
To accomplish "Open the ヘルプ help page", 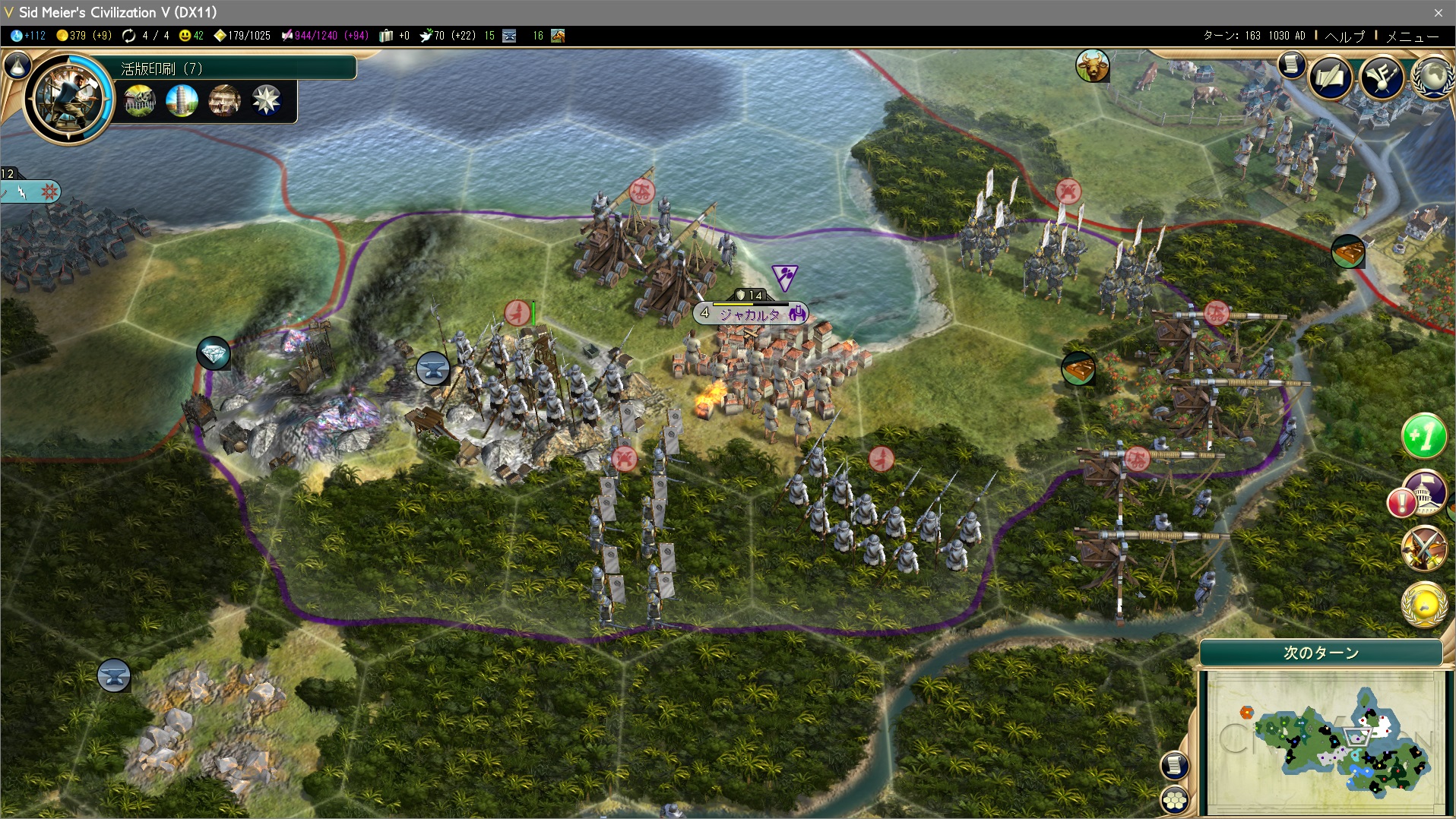I will coord(1344,36).
